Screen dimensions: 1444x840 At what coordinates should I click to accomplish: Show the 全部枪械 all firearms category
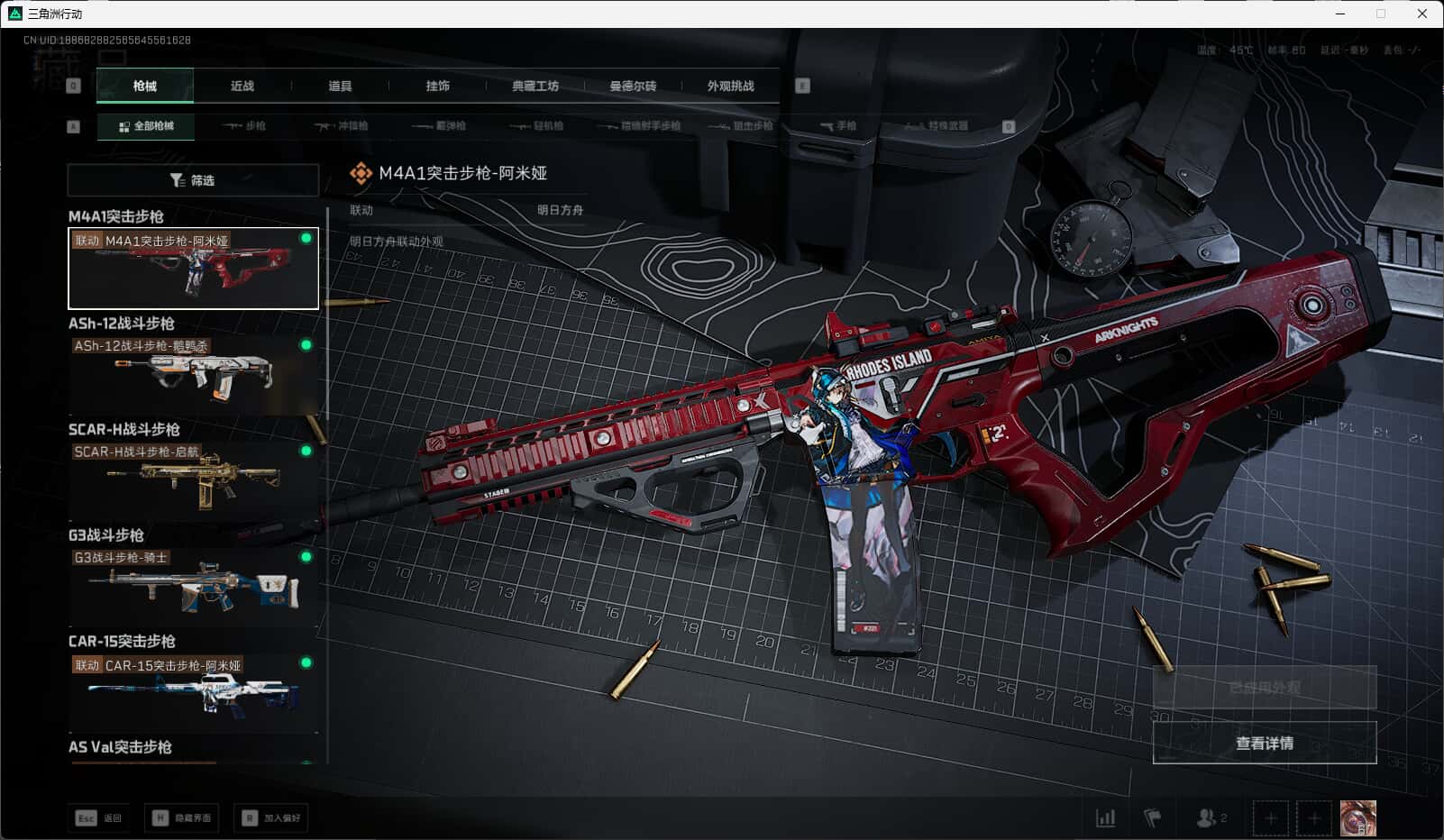tap(146, 126)
